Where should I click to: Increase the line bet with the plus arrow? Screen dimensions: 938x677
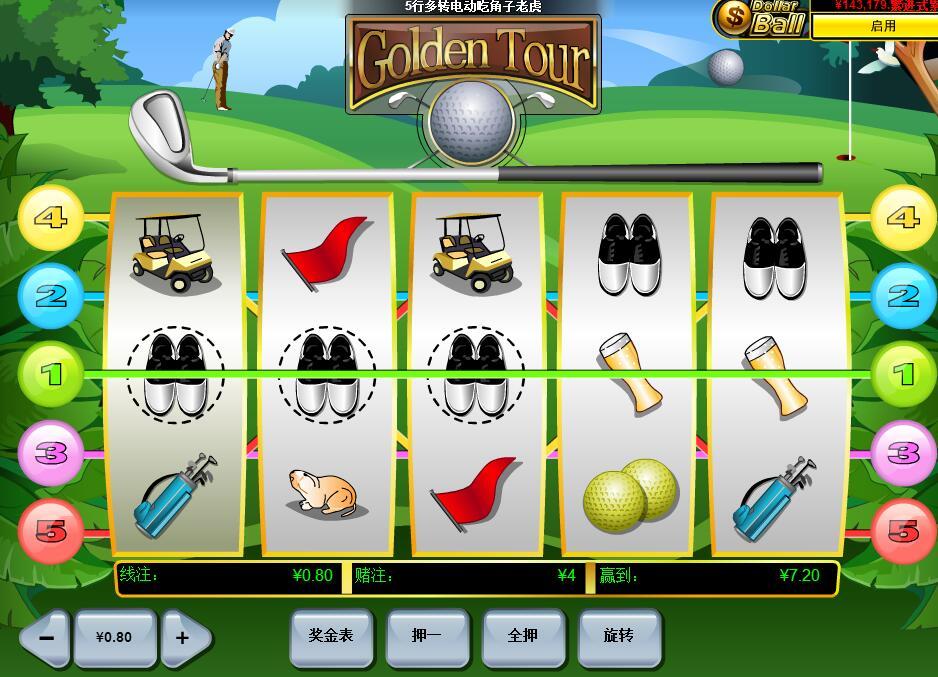click(x=185, y=638)
